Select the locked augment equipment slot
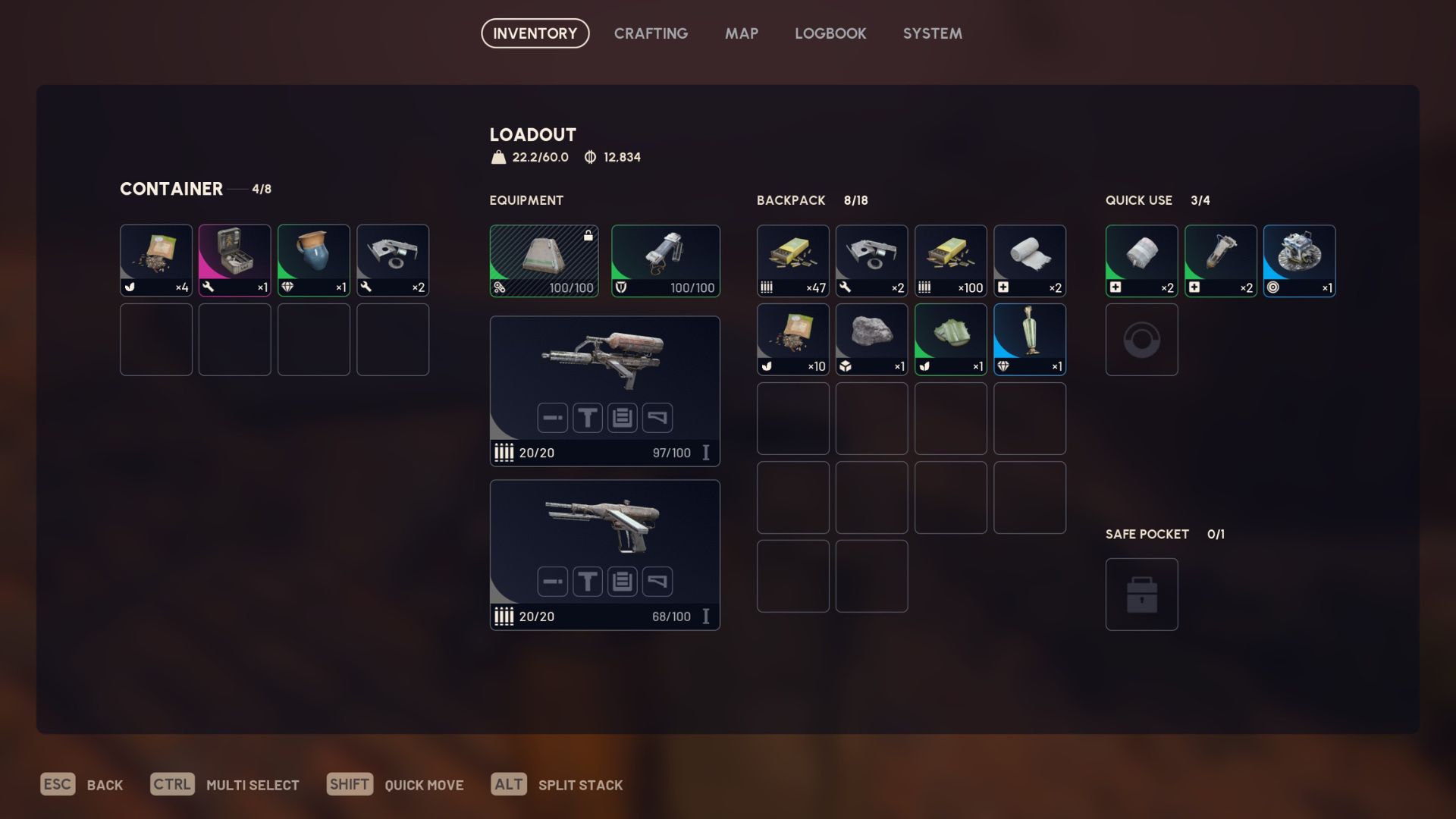 click(544, 260)
